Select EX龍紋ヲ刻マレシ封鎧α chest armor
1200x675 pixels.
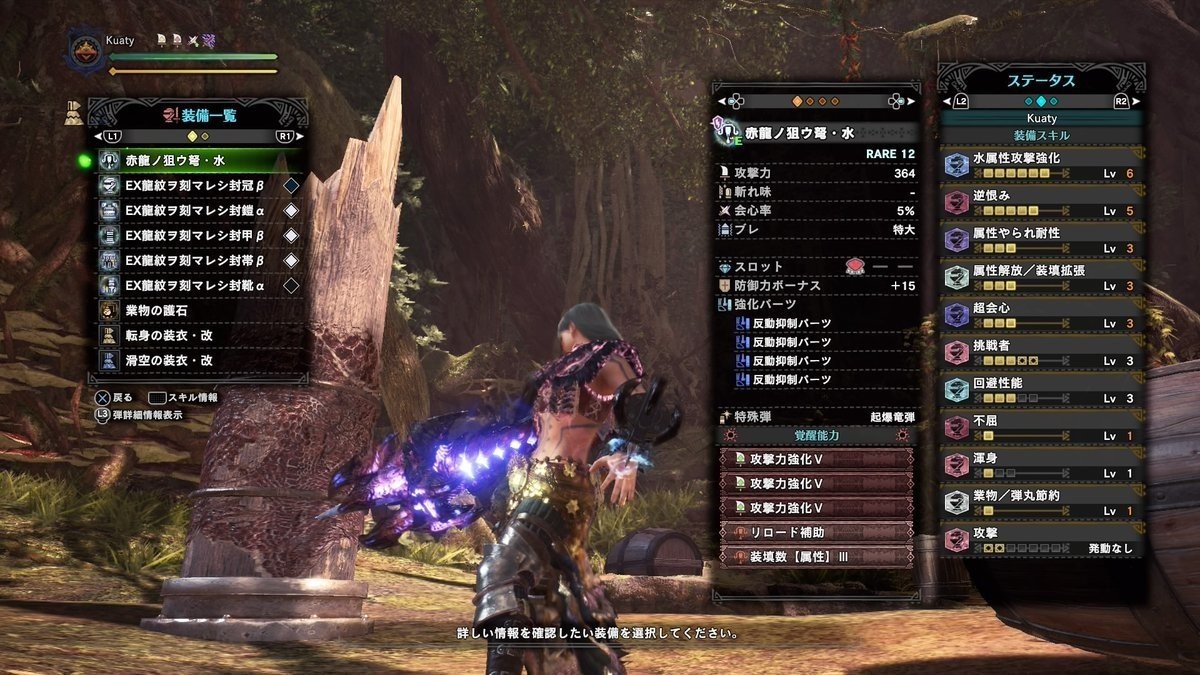point(200,211)
